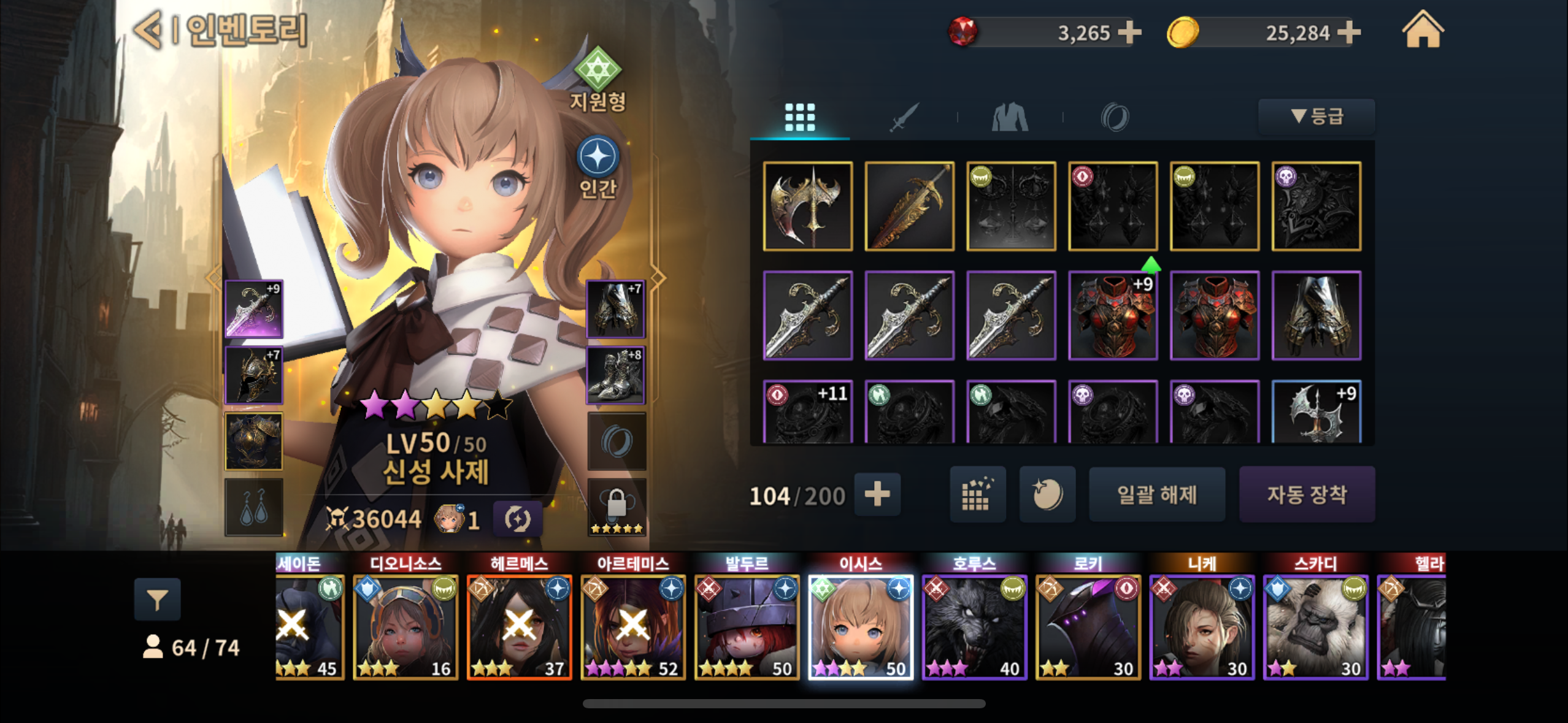Select the golden double-axe inventory item

[808, 206]
